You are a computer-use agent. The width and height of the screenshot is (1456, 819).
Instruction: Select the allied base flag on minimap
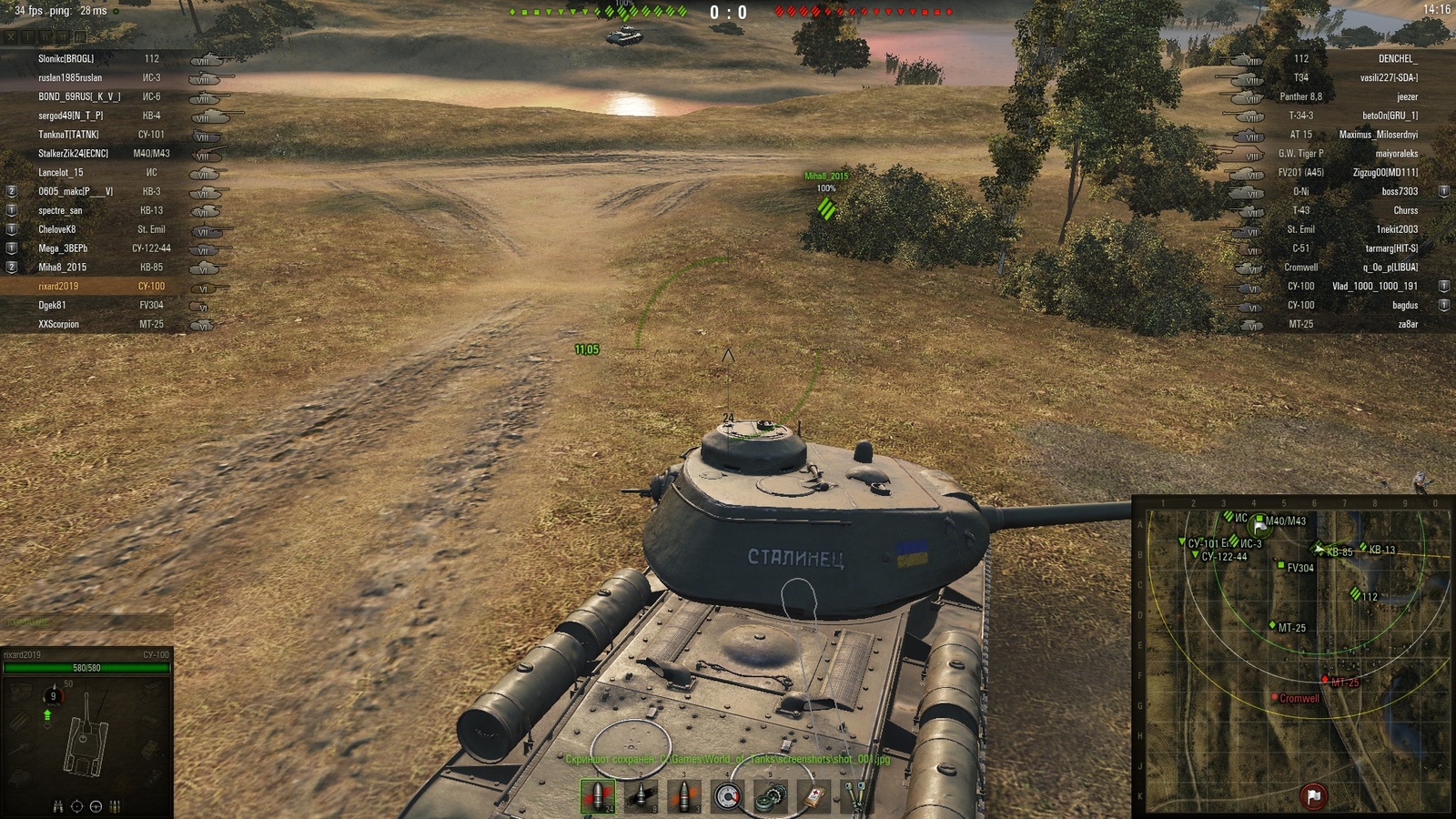[1259, 526]
